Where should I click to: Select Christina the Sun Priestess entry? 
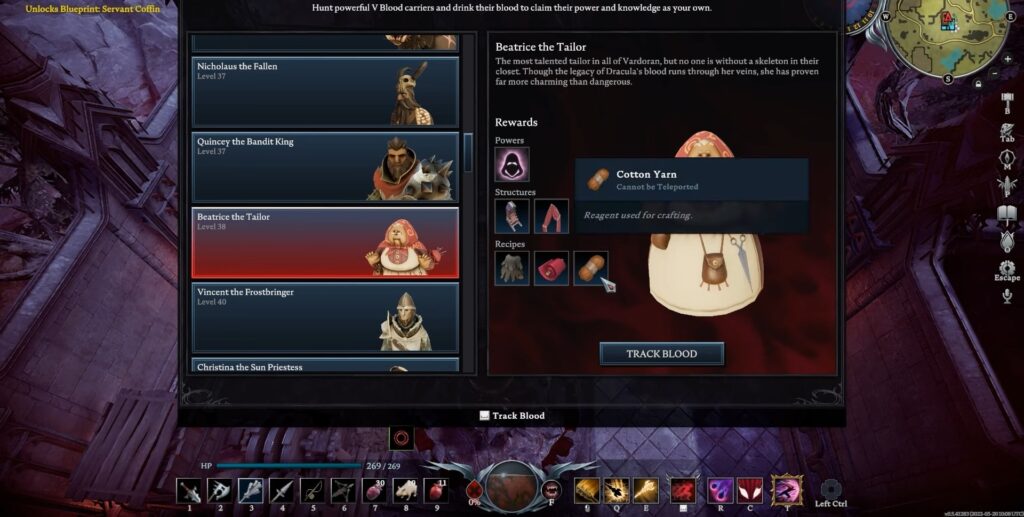tap(325, 366)
